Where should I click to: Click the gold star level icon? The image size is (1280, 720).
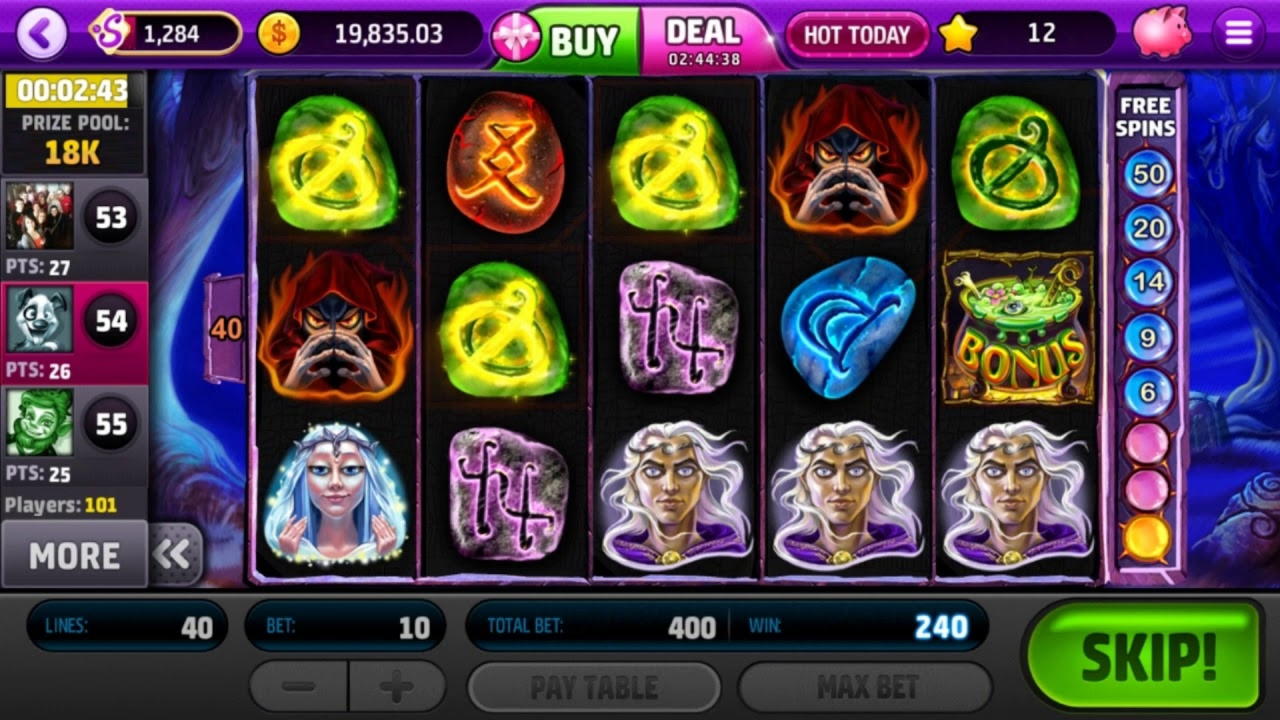(x=957, y=34)
